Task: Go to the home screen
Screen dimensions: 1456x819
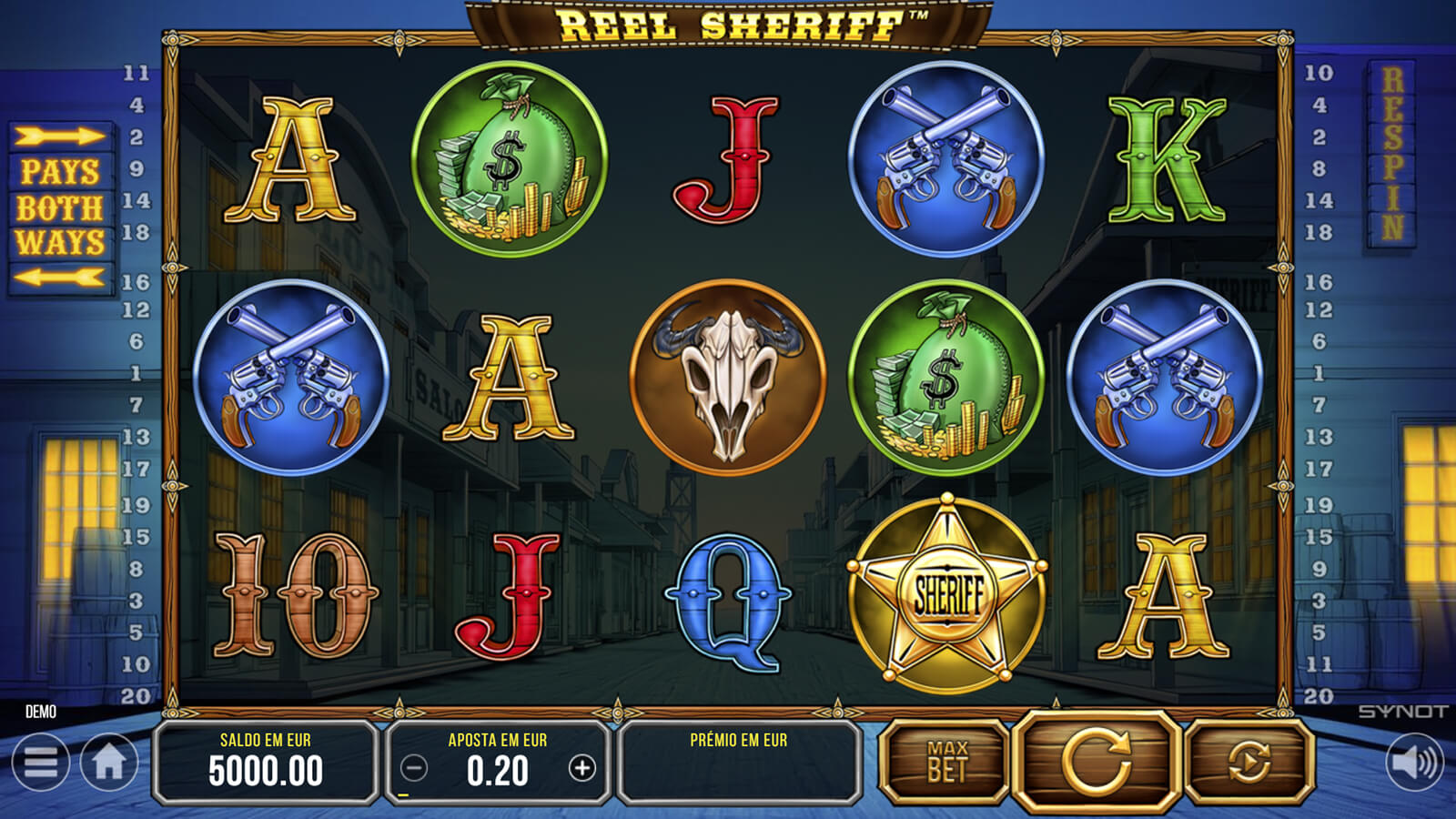Action: pos(109,763)
